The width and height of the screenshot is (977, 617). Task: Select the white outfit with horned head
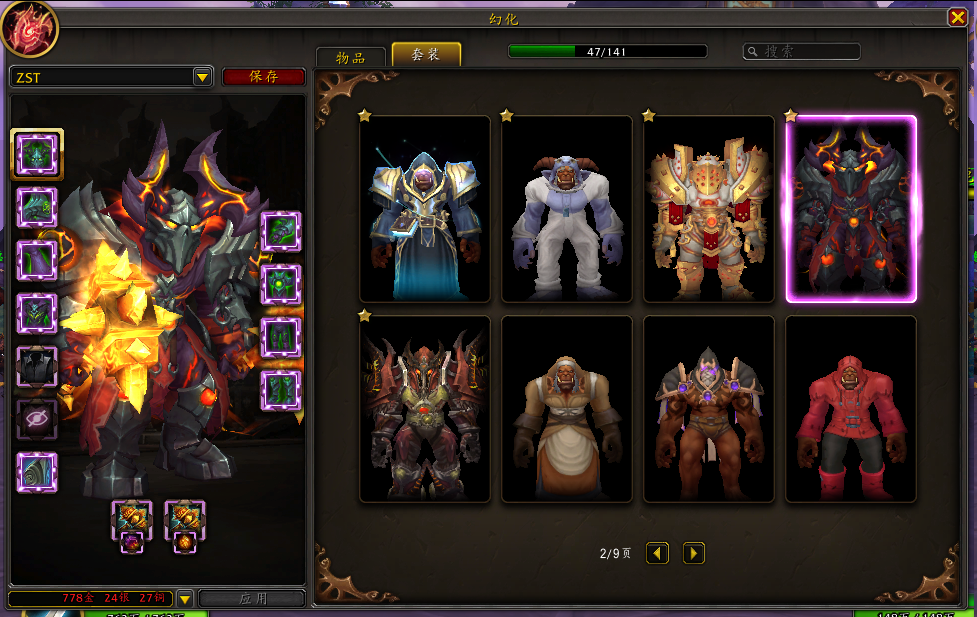(x=567, y=209)
